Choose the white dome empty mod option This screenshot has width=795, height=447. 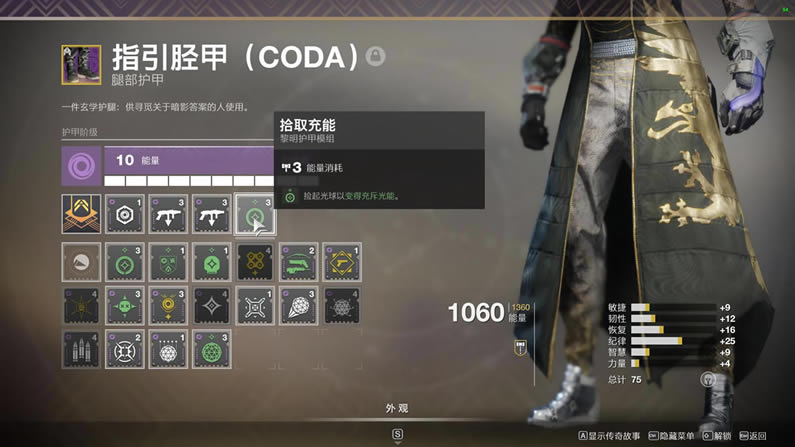(81, 263)
